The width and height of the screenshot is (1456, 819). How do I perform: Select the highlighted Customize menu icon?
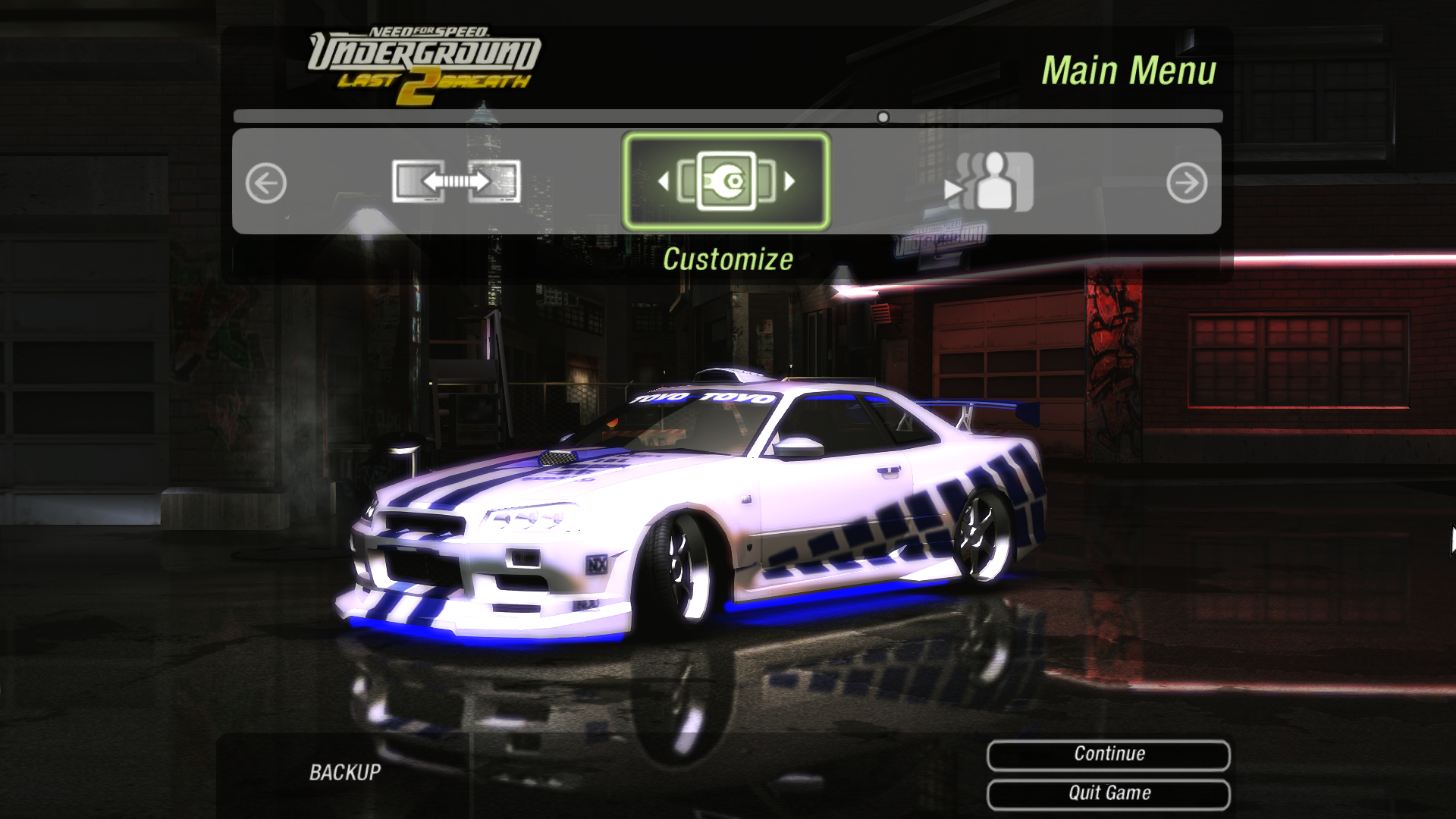726,181
